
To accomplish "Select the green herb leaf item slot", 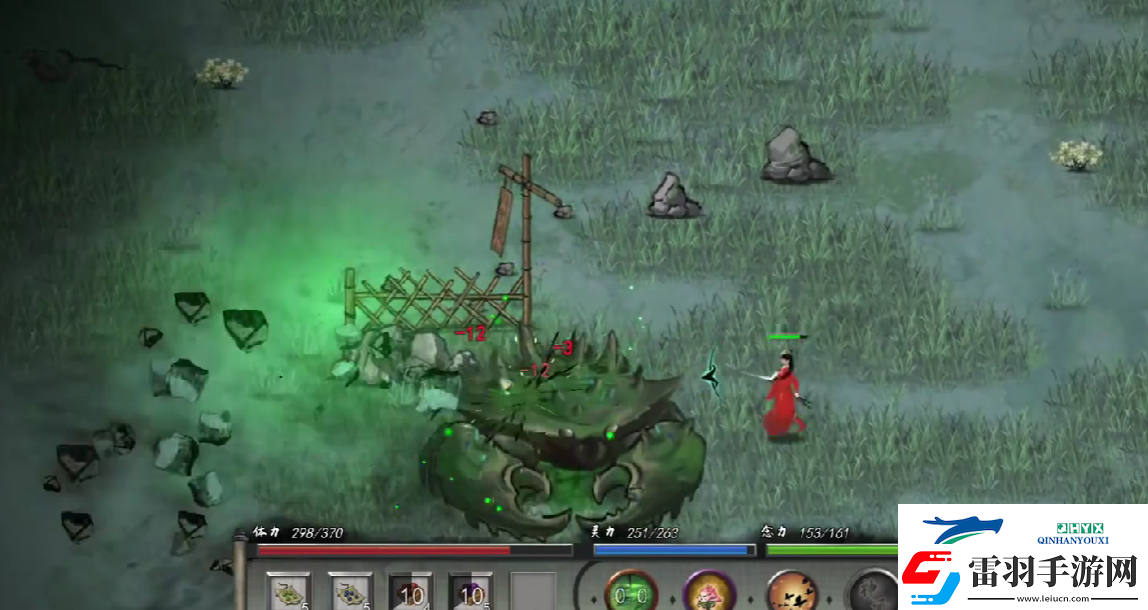I will pyautogui.click(x=289, y=591).
